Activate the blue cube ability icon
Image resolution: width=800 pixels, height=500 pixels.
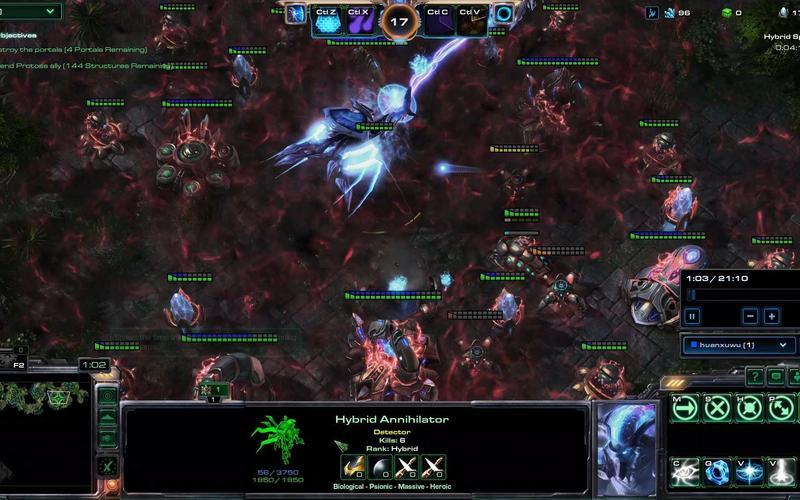717,470
